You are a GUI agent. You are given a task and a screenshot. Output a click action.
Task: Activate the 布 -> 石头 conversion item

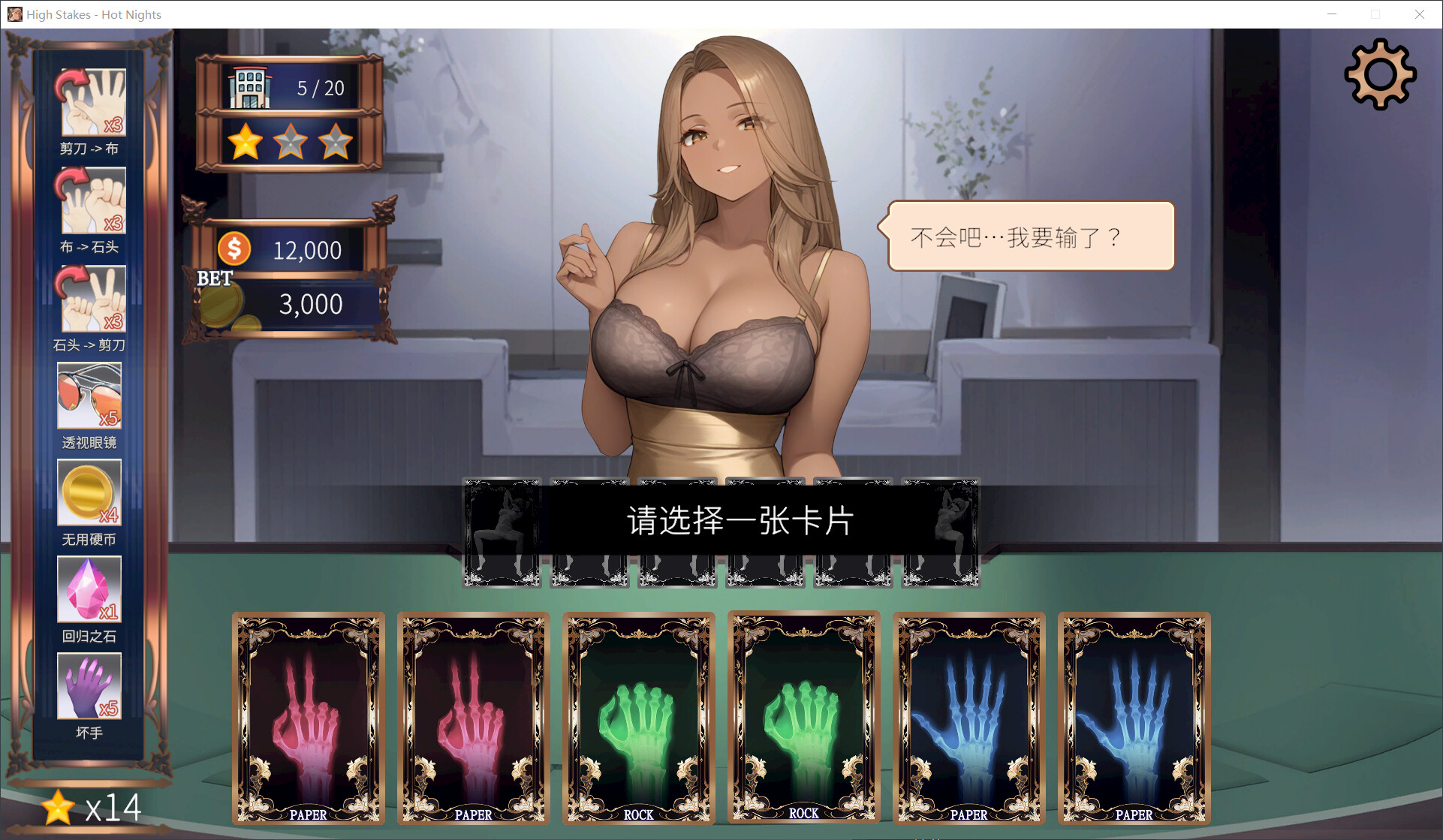pyautogui.click(x=90, y=200)
